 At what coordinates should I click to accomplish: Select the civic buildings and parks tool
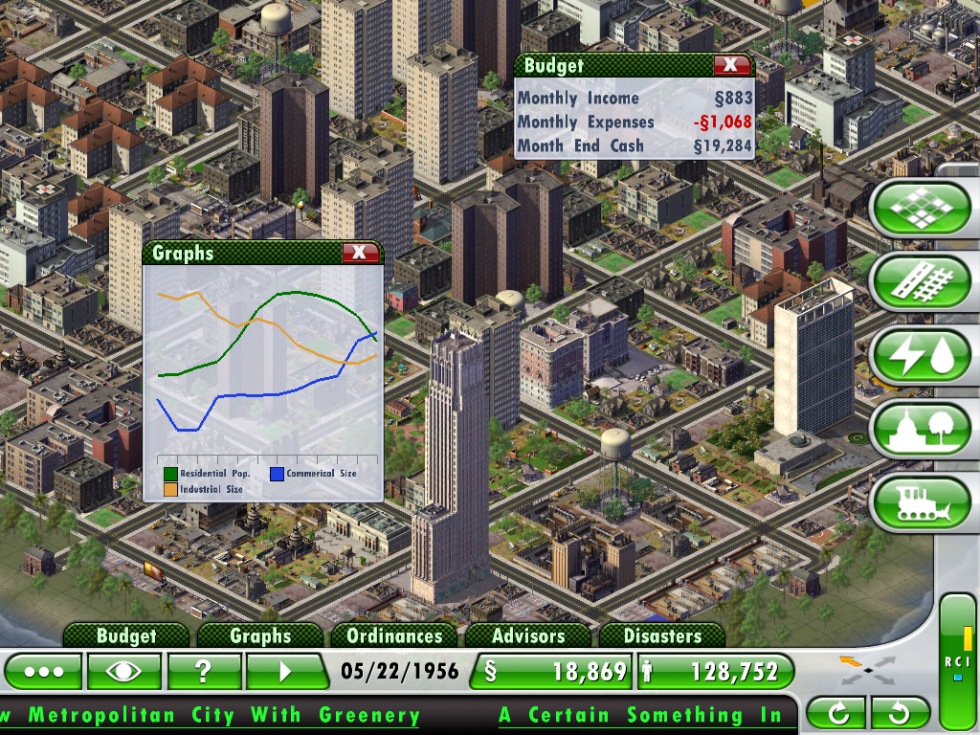[921, 429]
